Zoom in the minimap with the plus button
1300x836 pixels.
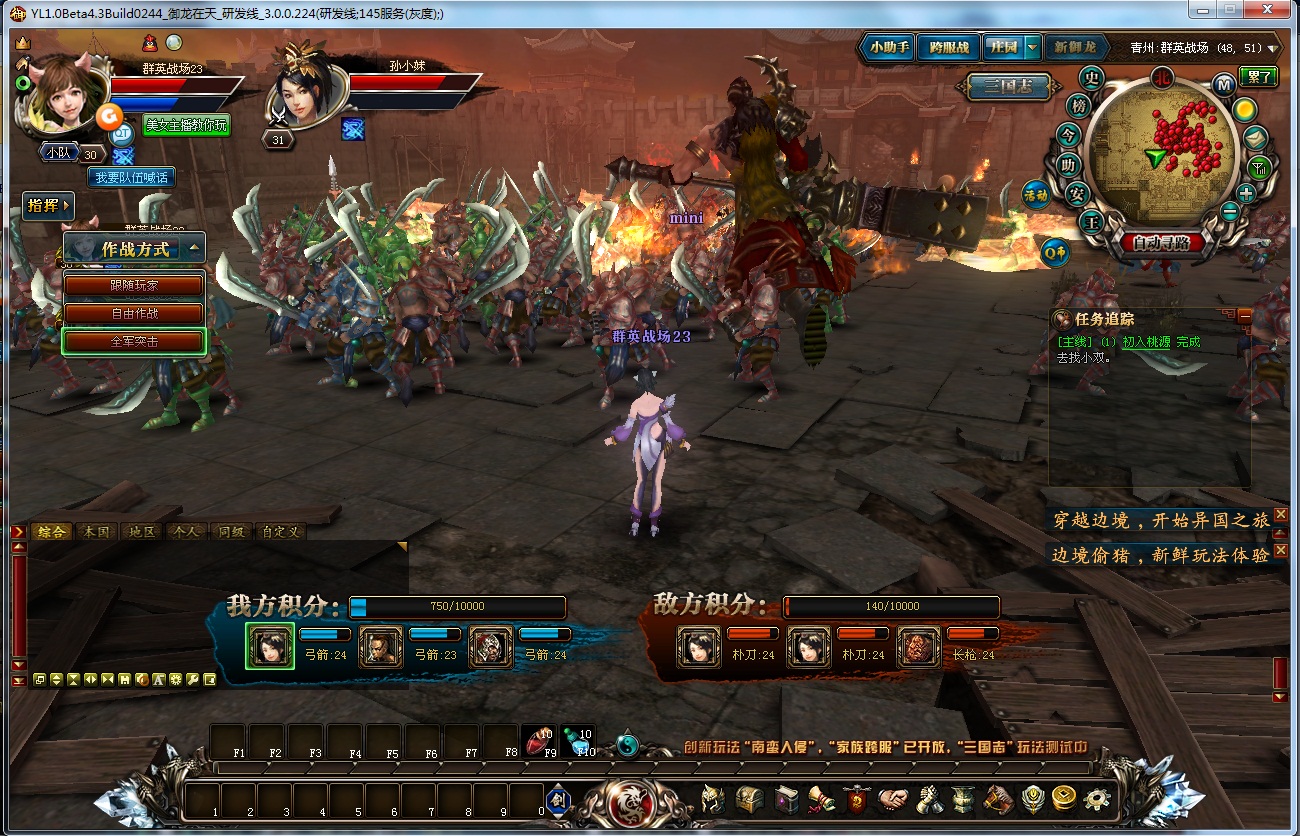[x=1246, y=193]
